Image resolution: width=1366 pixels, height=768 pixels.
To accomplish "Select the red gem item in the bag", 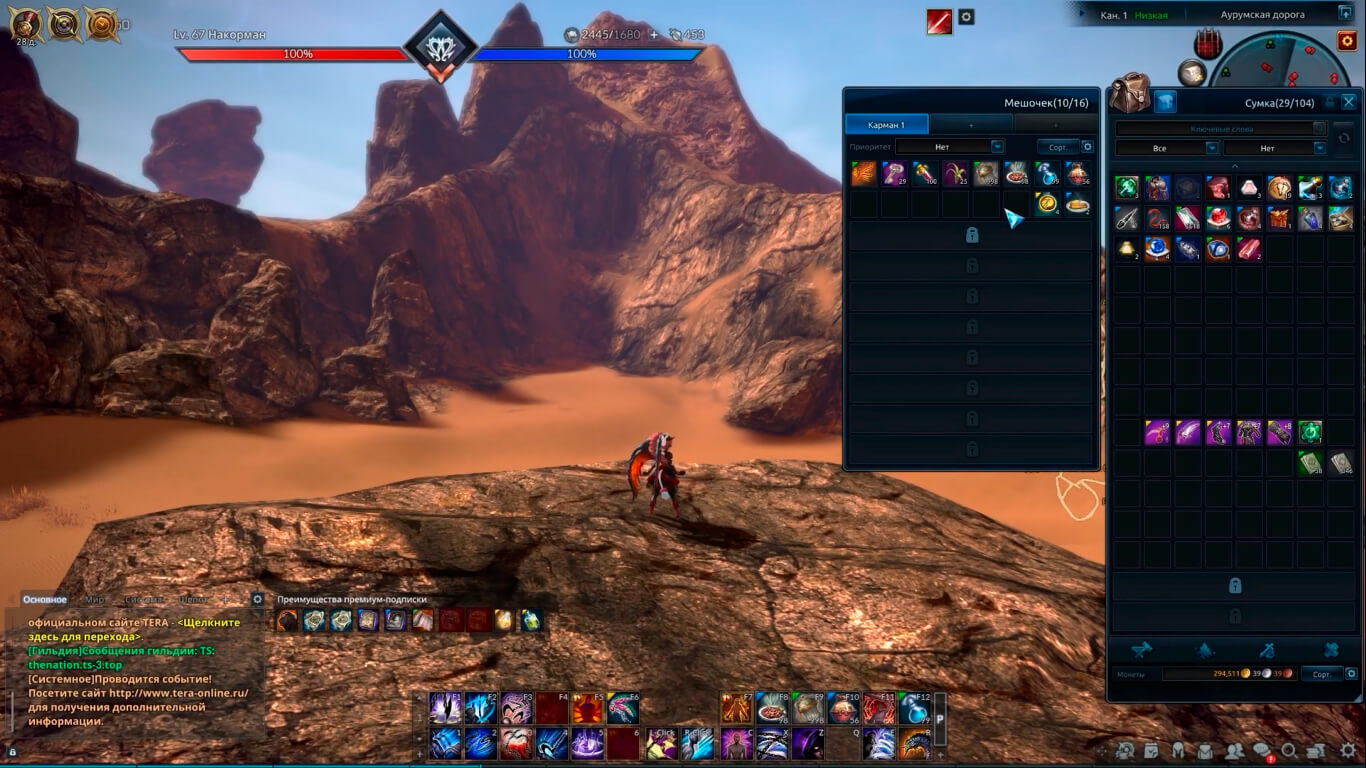I will click(1218, 218).
